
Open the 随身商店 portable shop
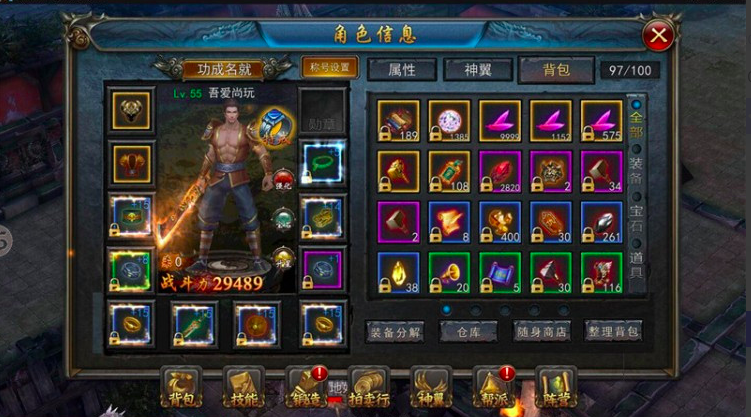(x=542, y=331)
